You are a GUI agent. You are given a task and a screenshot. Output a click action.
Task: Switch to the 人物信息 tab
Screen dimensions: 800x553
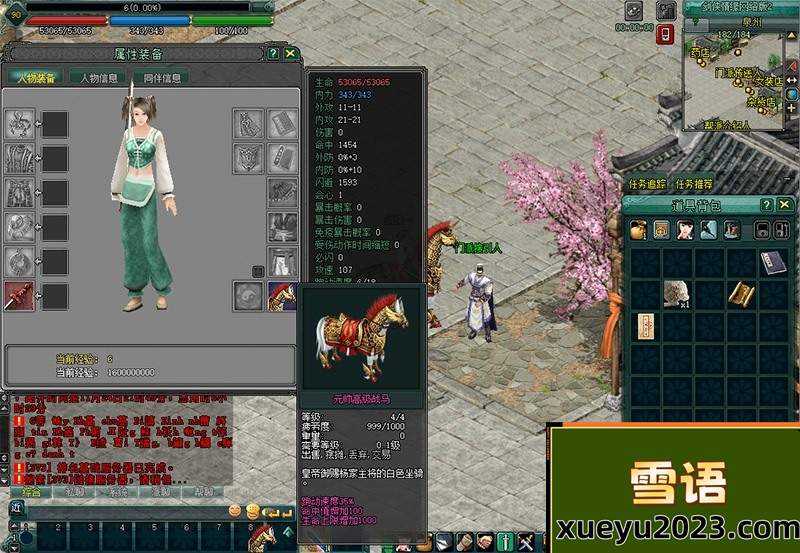tap(99, 78)
